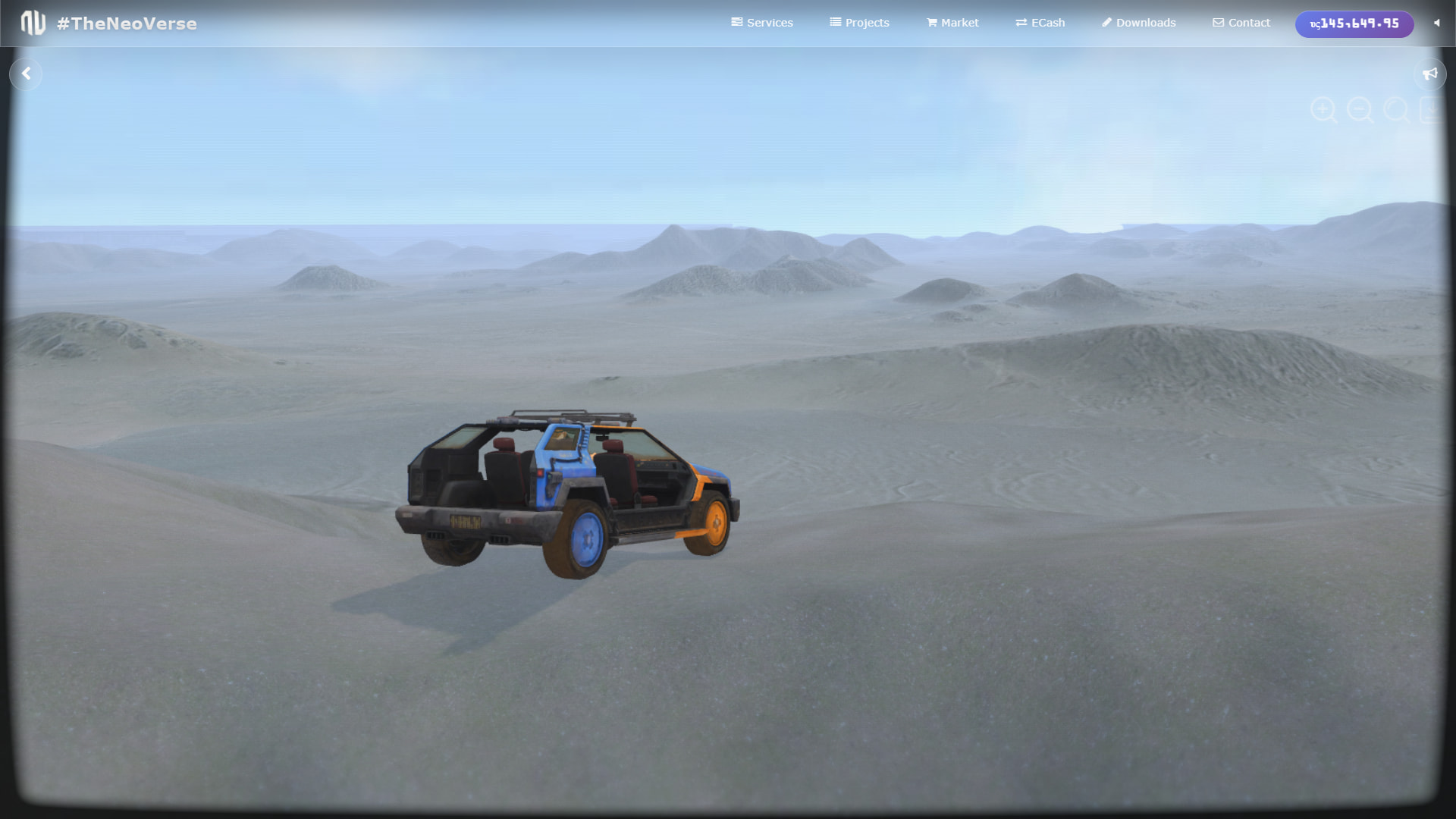This screenshot has height=819, width=1456.
Task: Click the plain magnifier reset-zoom icon
Action: click(x=1396, y=110)
